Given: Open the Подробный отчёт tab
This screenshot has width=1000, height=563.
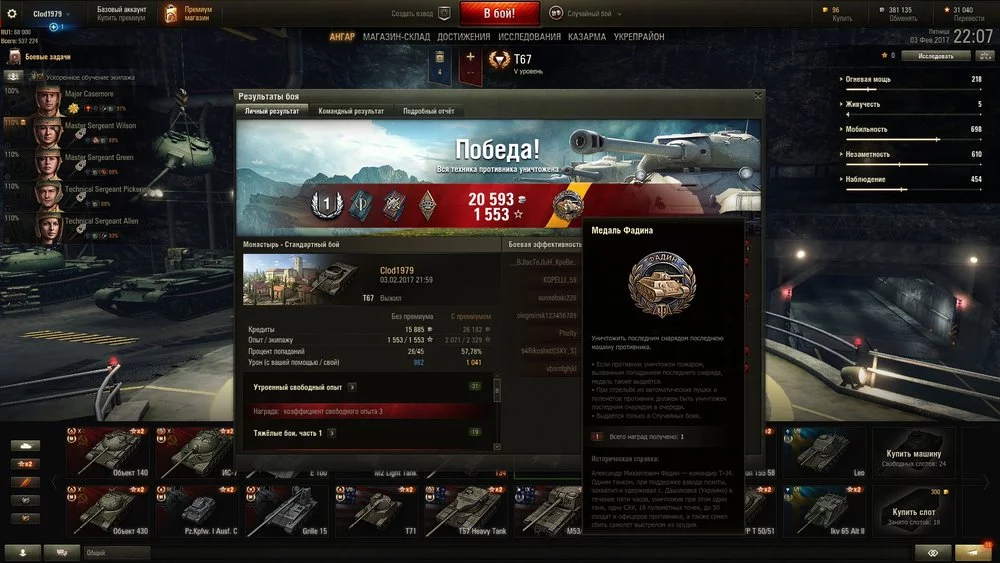Looking at the screenshot, I should pyautogui.click(x=427, y=111).
